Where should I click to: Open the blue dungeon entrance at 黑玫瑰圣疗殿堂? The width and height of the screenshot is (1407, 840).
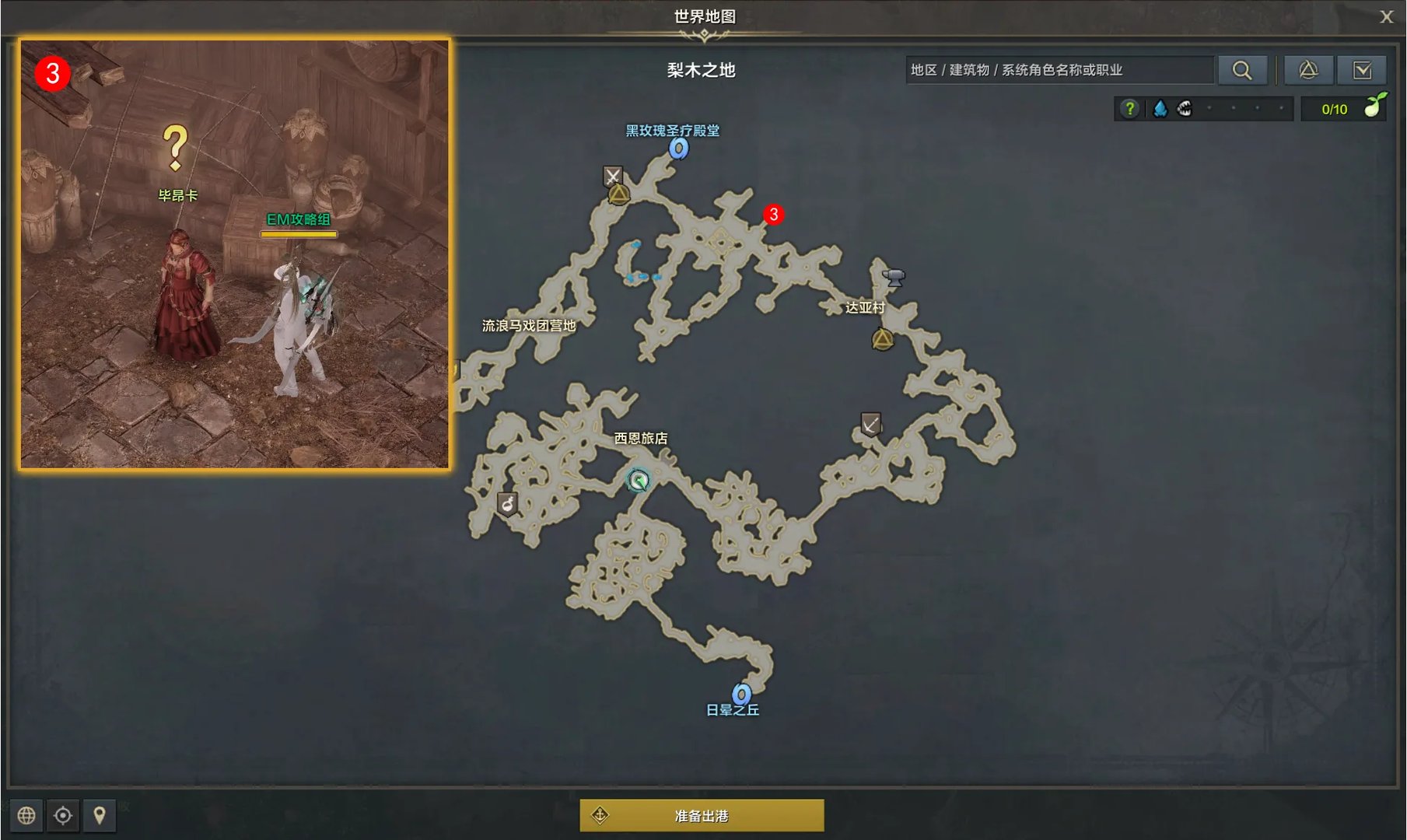click(681, 150)
